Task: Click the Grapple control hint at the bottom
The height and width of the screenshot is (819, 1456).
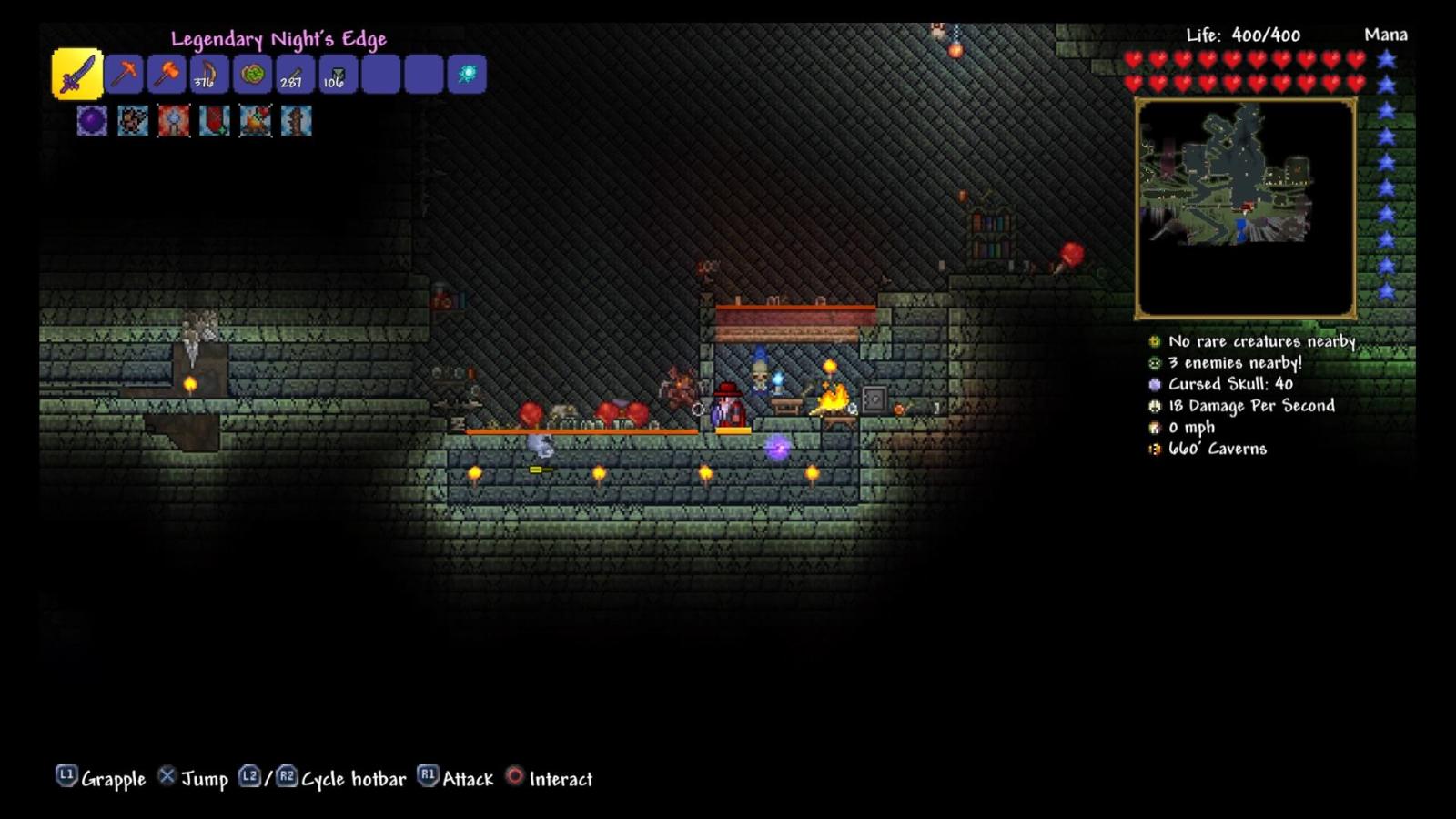Action: [x=103, y=779]
